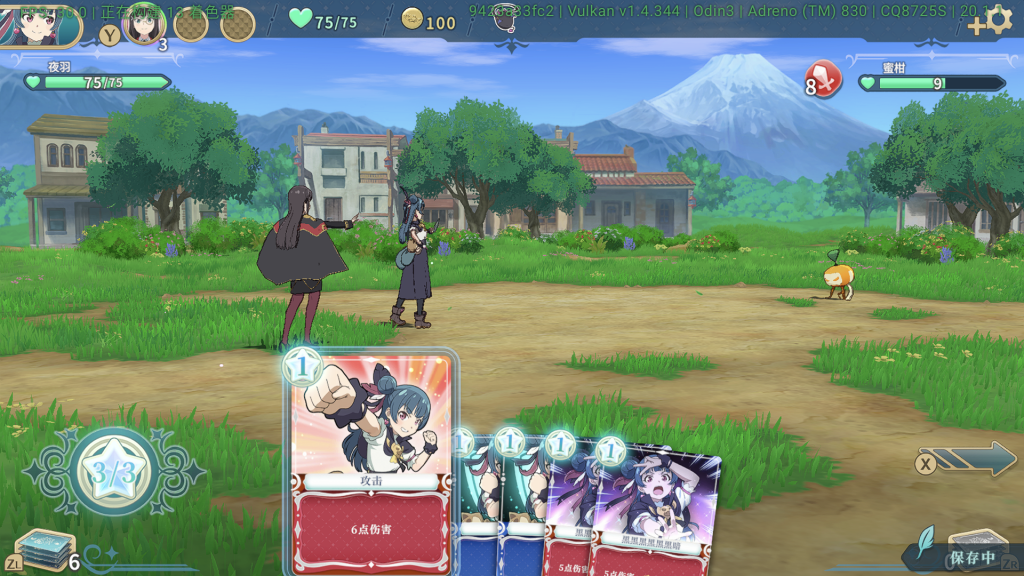Viewport: 1024px width, 576px height.
Task: Select the glasses-wearing support character portrait
Action: [143, 23]
